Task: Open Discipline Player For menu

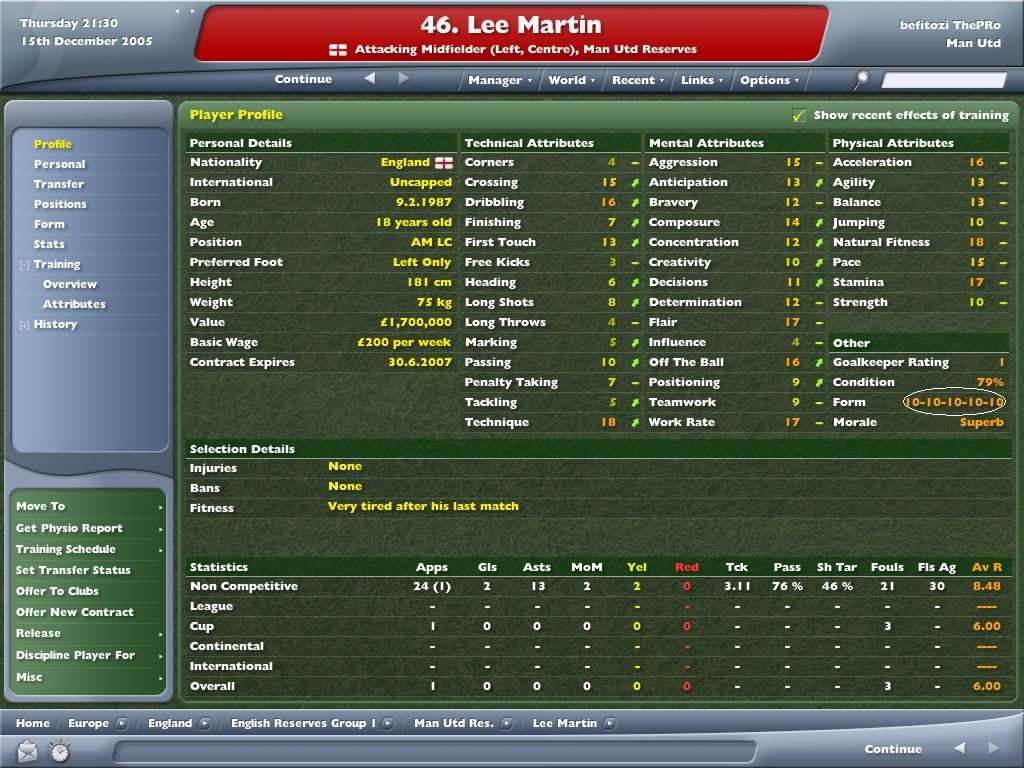Action: pyautogui.click(x=75, y=655)
